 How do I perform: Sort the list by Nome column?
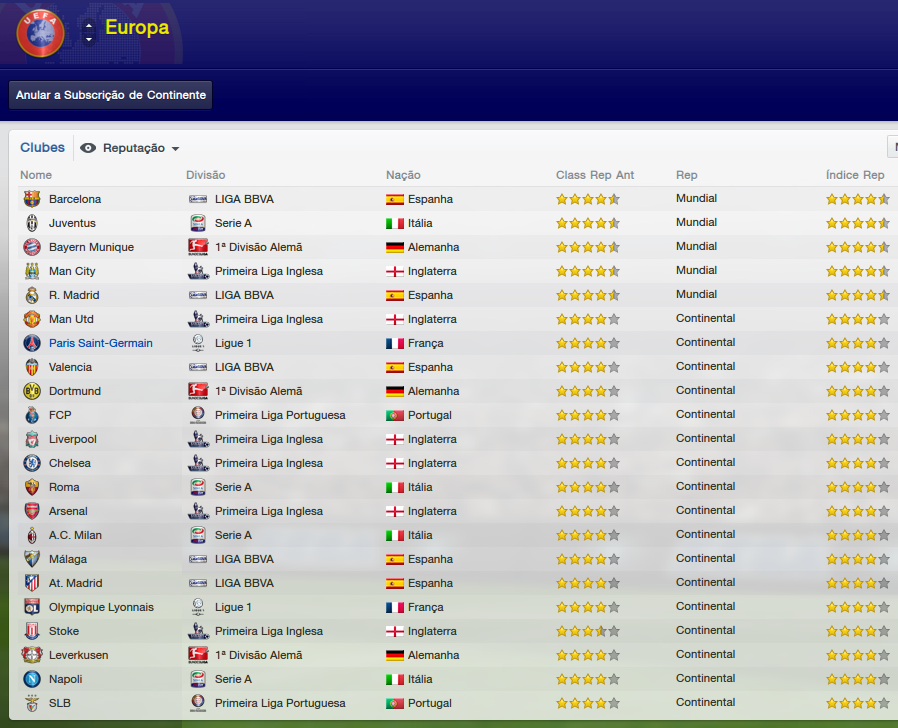tap(36, 175)
